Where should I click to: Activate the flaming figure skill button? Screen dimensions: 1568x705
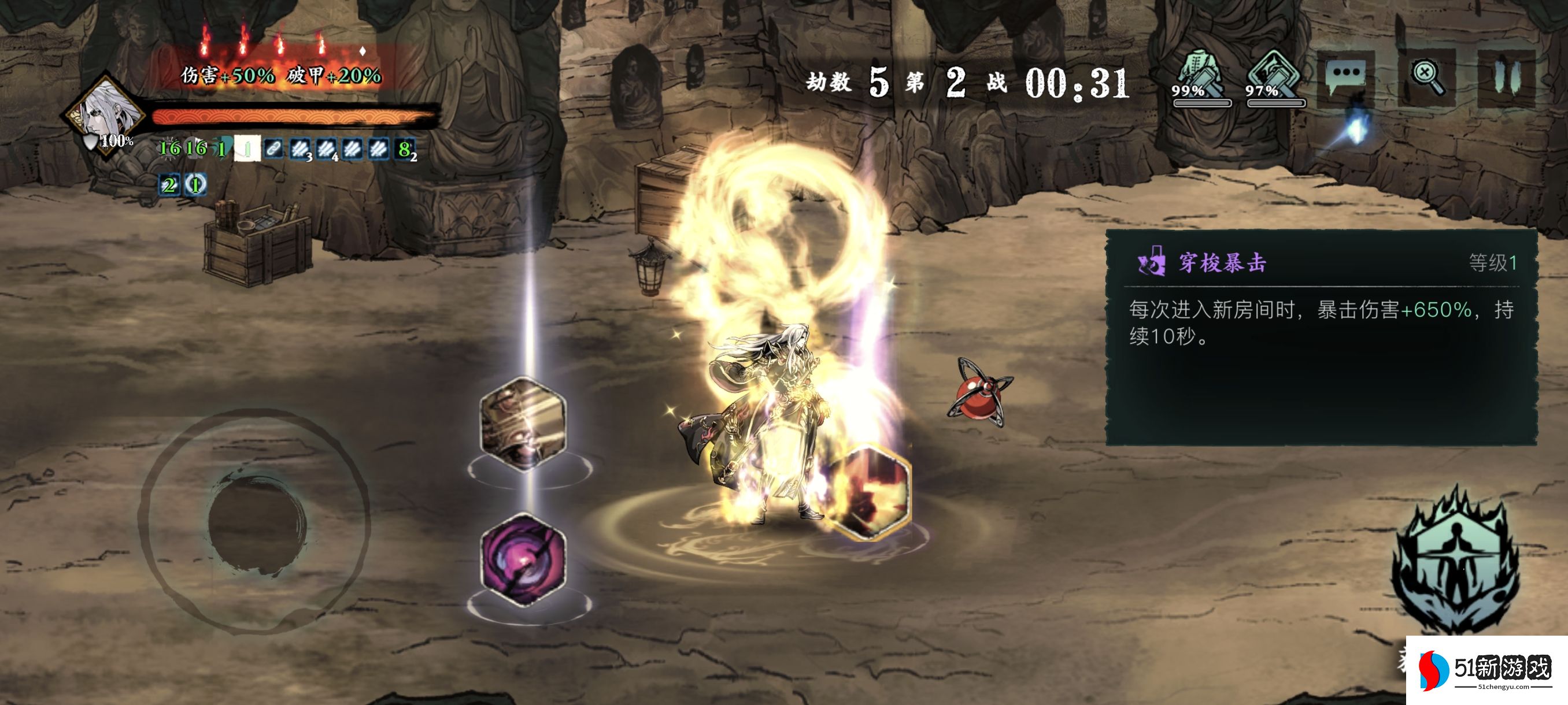click(x=1455, y=563)
